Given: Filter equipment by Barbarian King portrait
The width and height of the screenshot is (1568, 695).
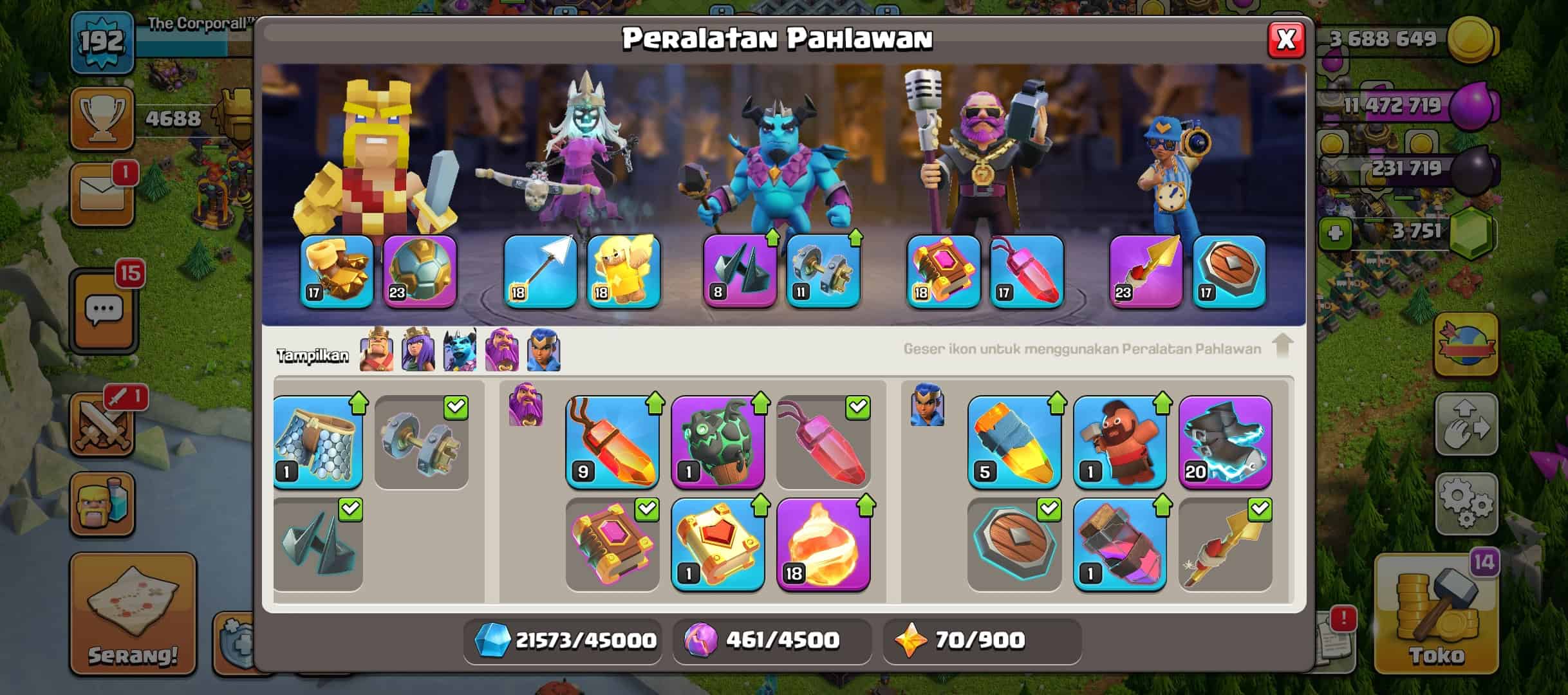Looking at the screenshot, I should pyautogui.click(x=377, y=350).
